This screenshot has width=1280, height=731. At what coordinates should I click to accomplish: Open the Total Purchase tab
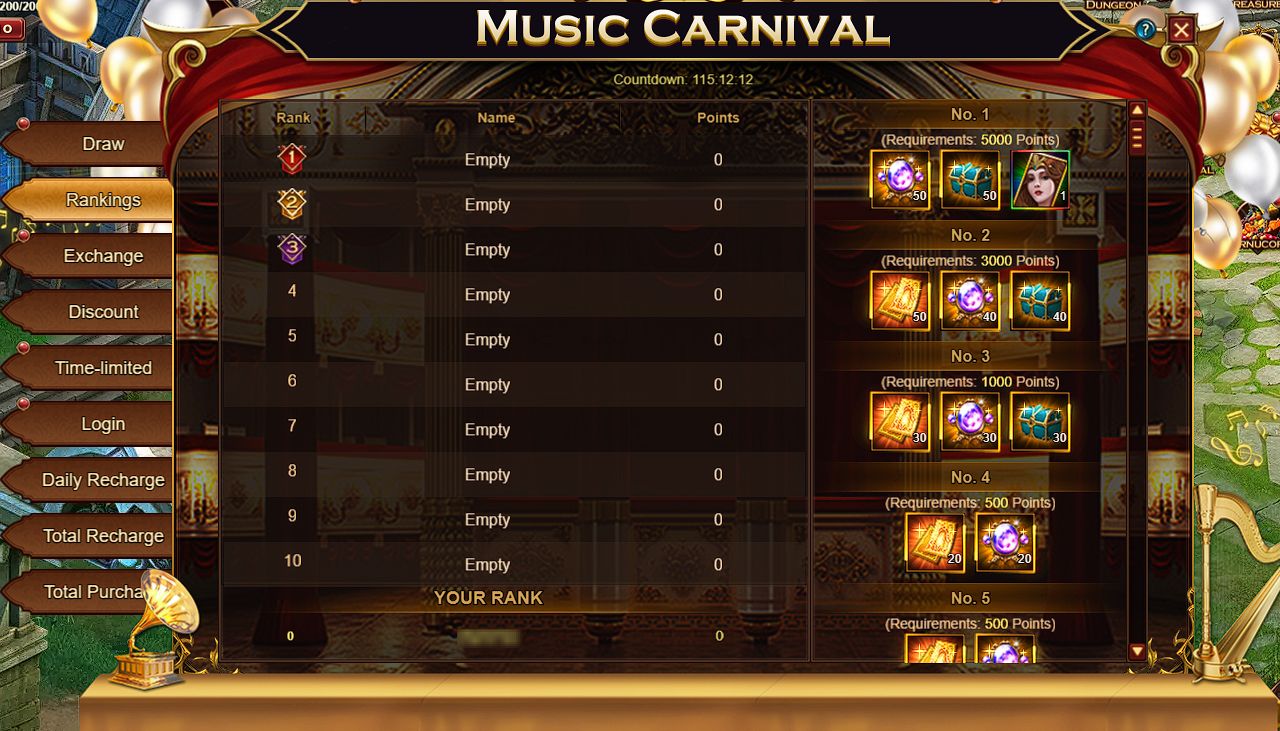[95, 592]
